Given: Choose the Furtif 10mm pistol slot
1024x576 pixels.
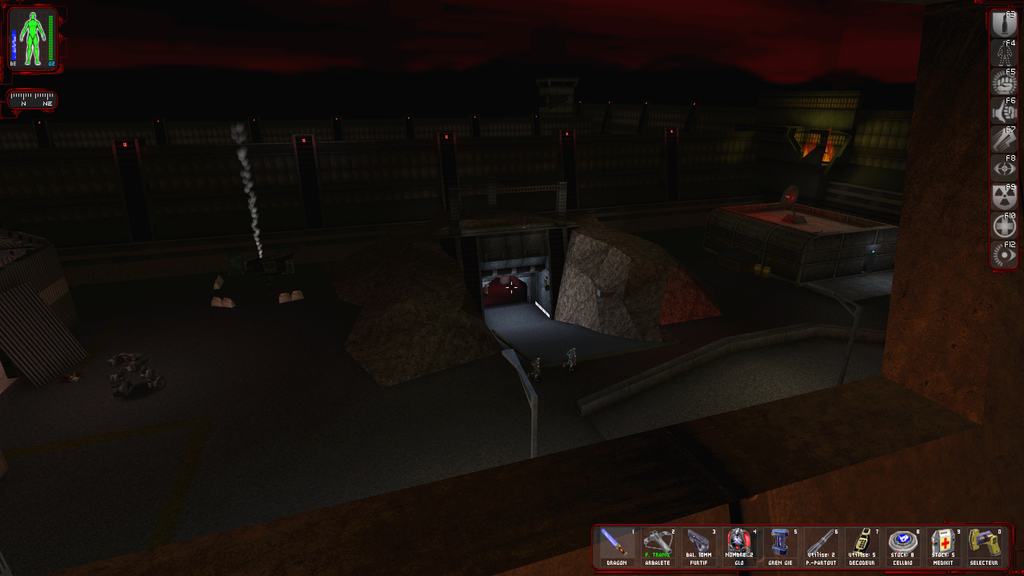Looking at the screenshot, I should pyautogui.click(x=698, y=546).
